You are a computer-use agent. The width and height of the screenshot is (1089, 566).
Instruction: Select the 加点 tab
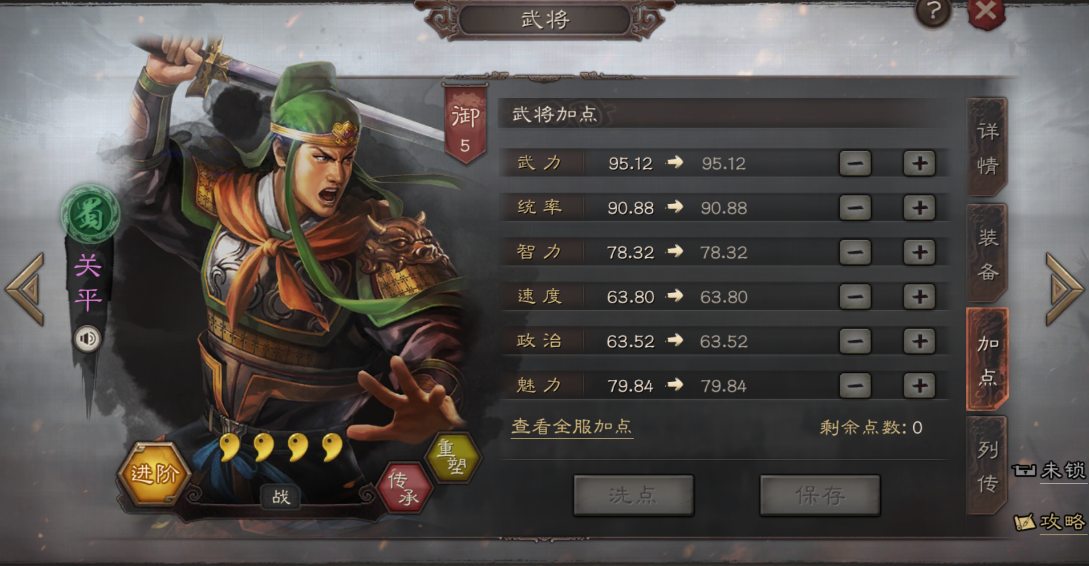pyautogui.click(x=987, y=359)
